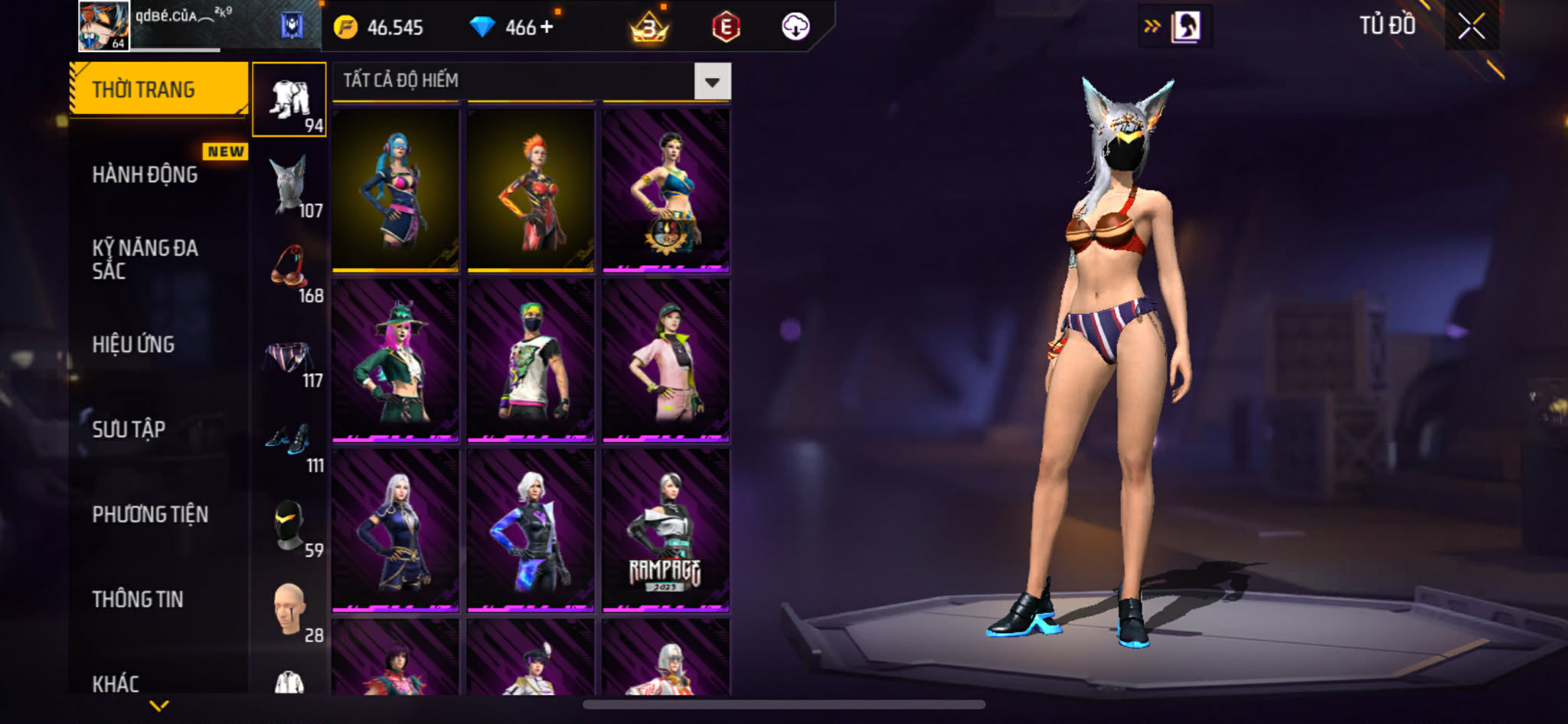Open the Sưu Tập section

coord(129,429)
